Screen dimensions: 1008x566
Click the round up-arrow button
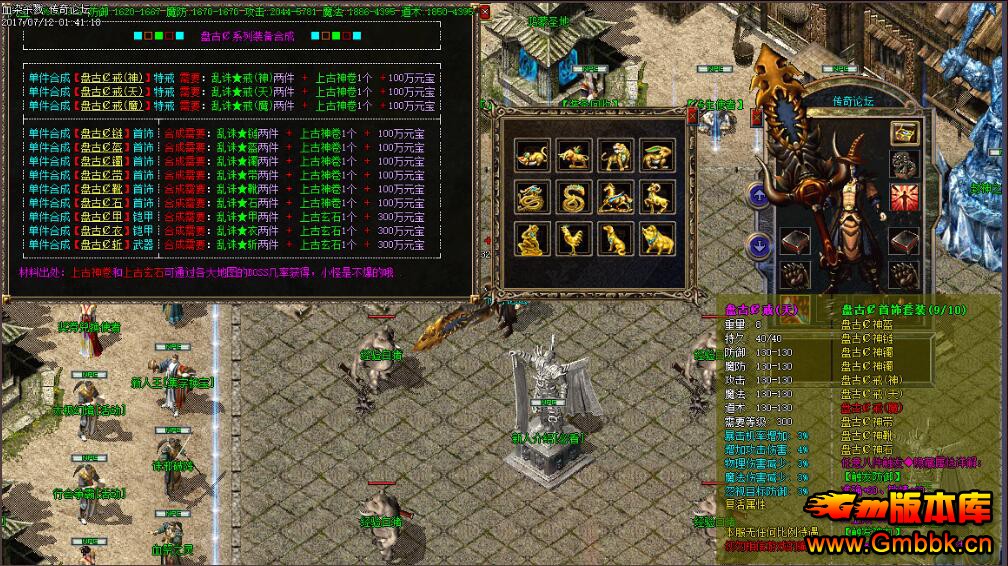click(x=759, y=196)
